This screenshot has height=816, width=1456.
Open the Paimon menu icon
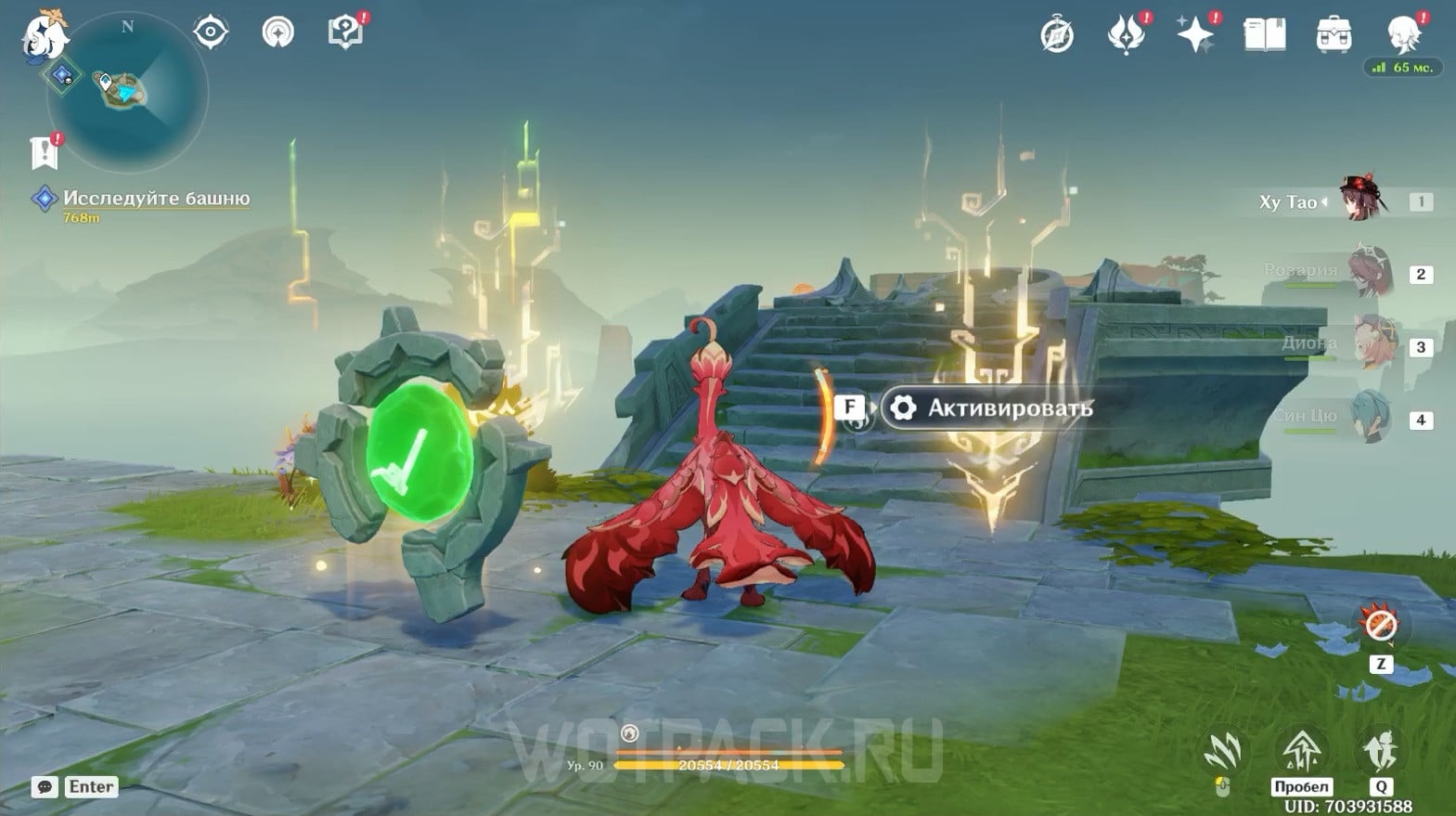(x=44, y=35)
